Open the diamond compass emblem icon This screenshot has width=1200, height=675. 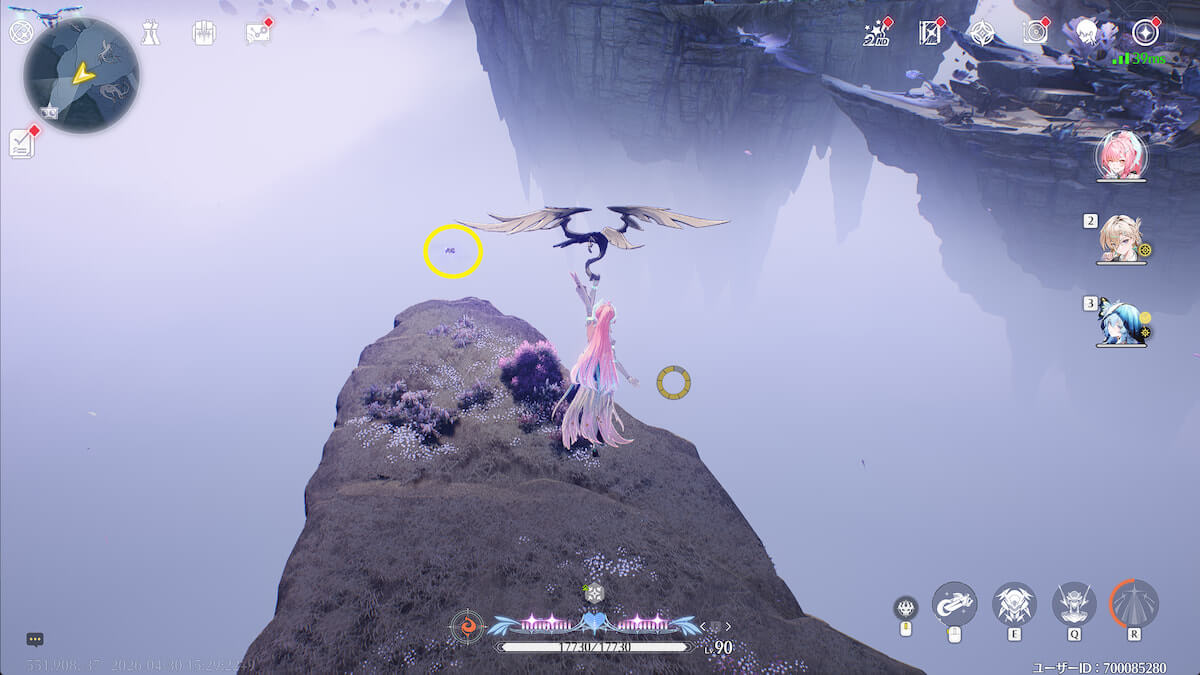[982, 33]
